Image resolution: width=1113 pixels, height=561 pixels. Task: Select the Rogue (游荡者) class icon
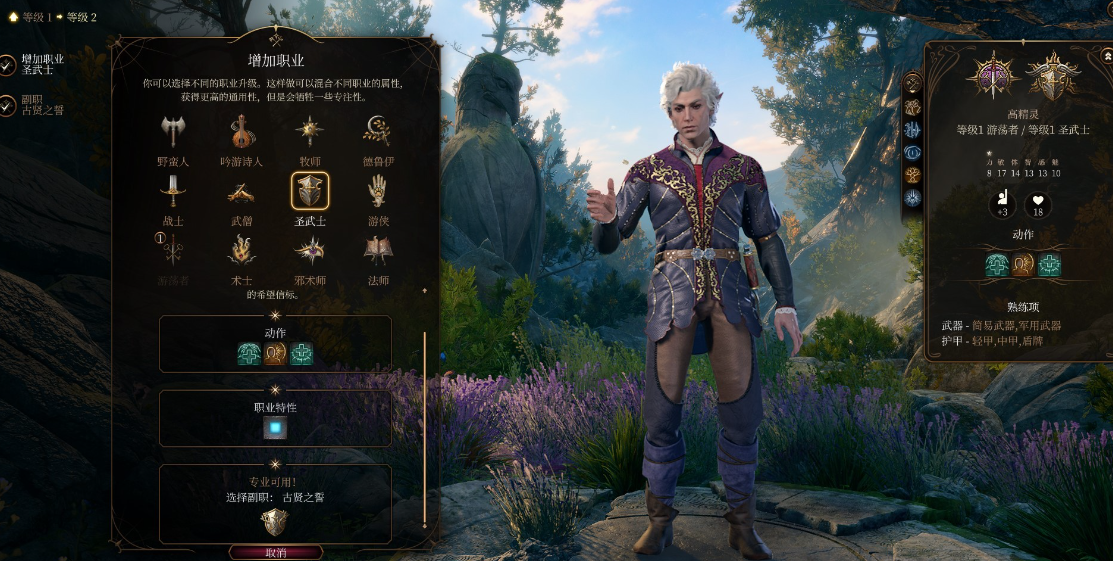173,251
